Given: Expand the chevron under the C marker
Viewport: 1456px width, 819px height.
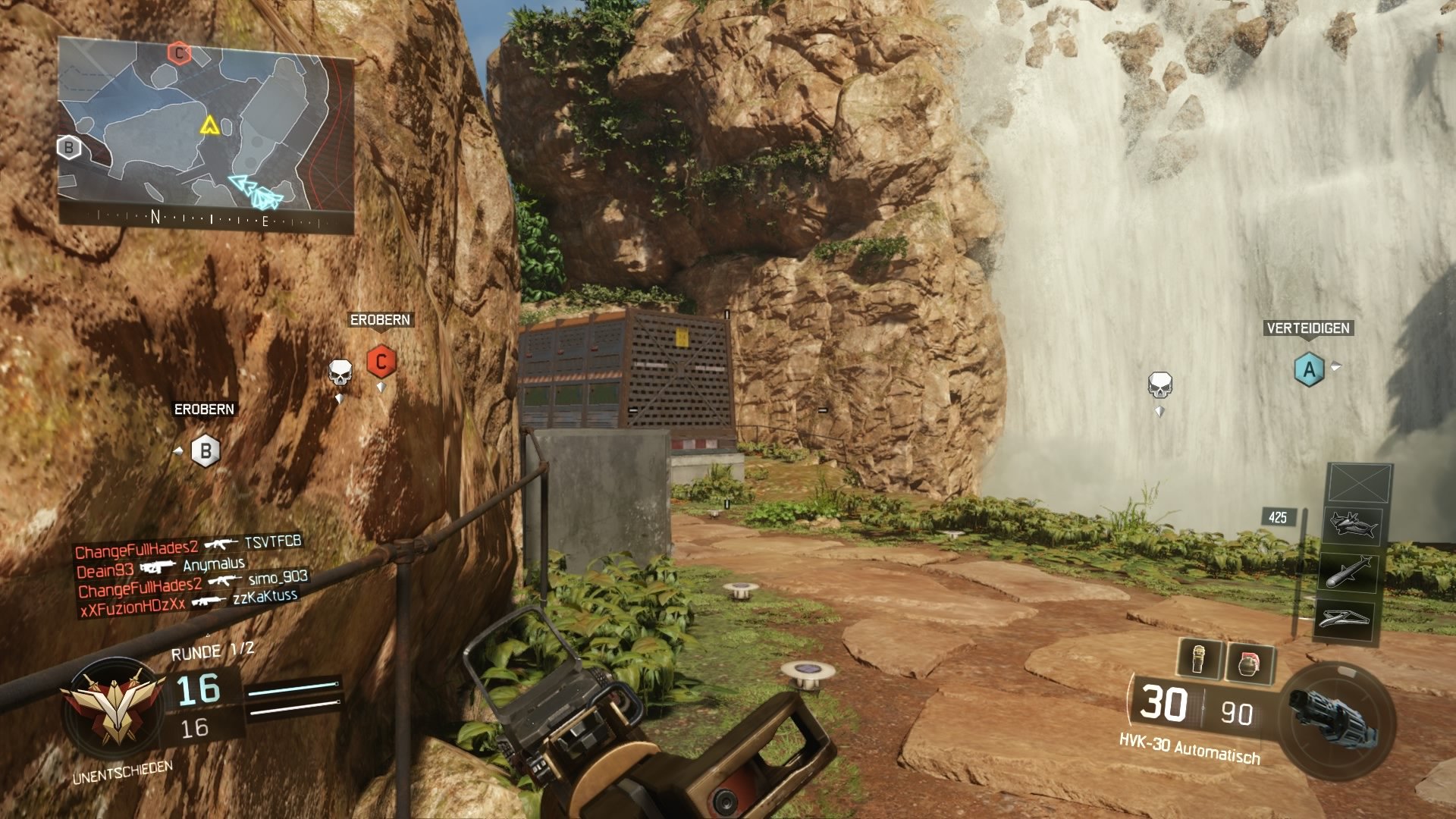Looking at the screenshot, I should pos(381,386).
